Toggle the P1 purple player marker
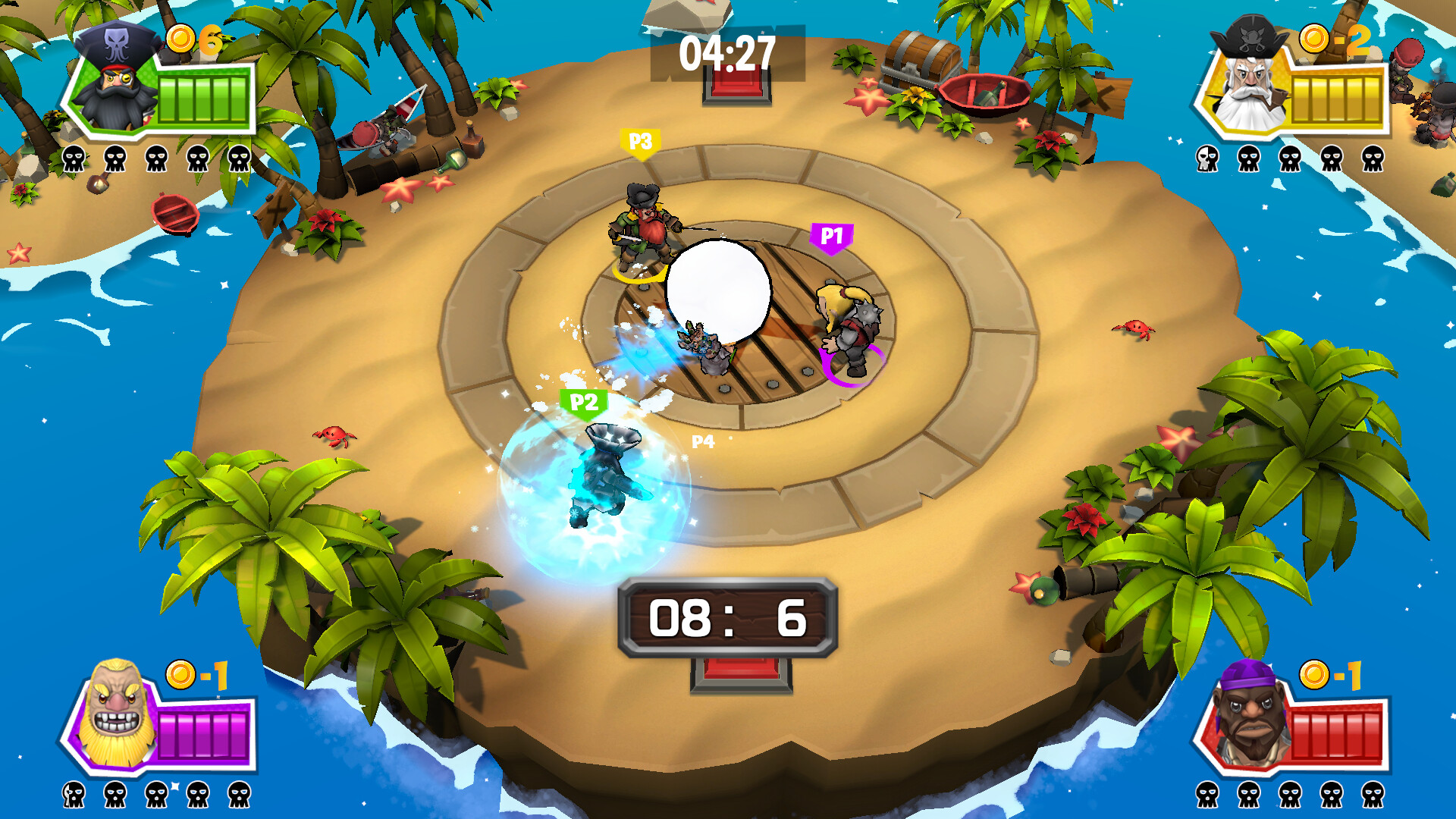1456x819 pixels. click(832, 235)
